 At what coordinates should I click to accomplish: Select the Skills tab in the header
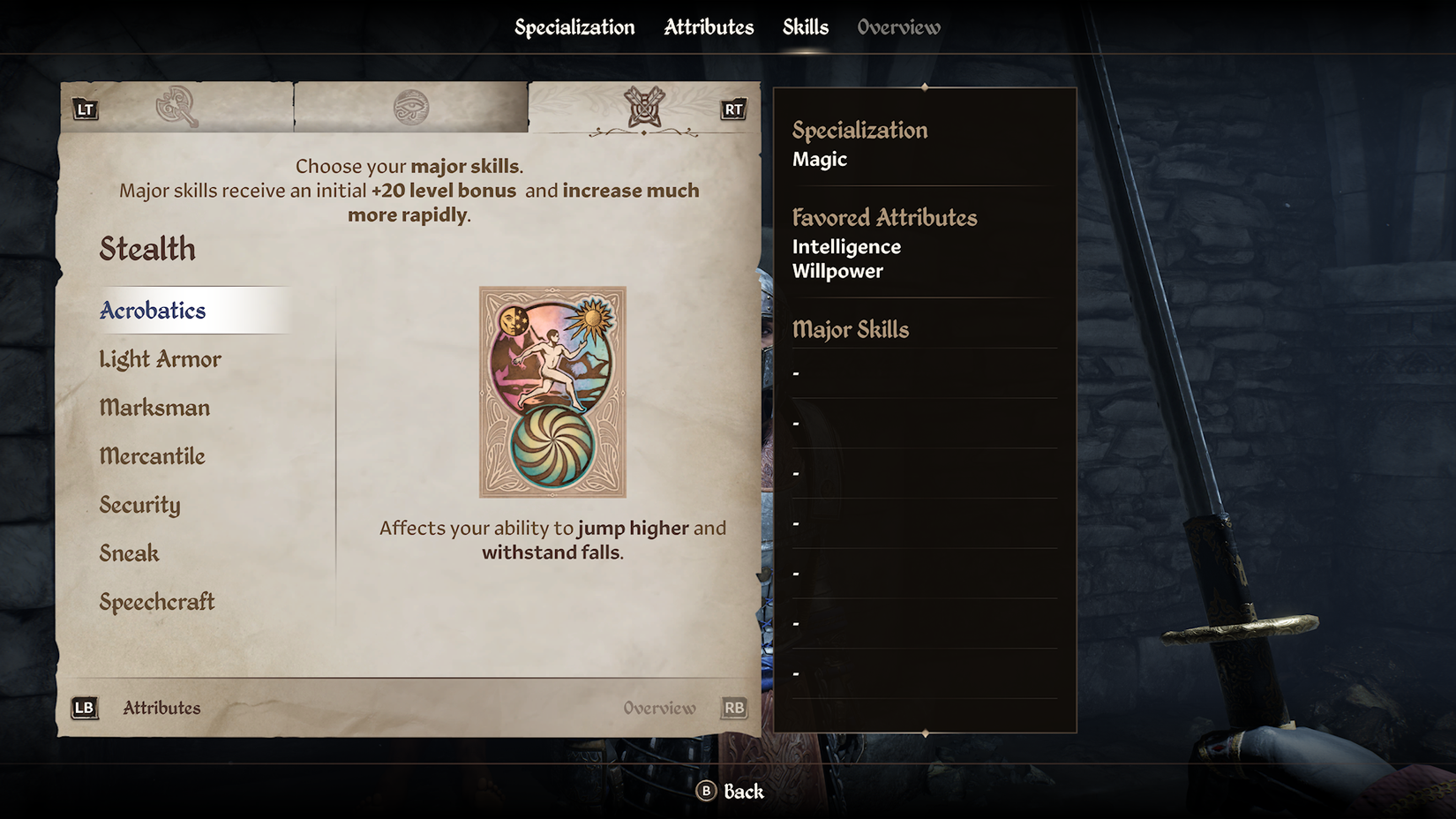pos(805,27)
